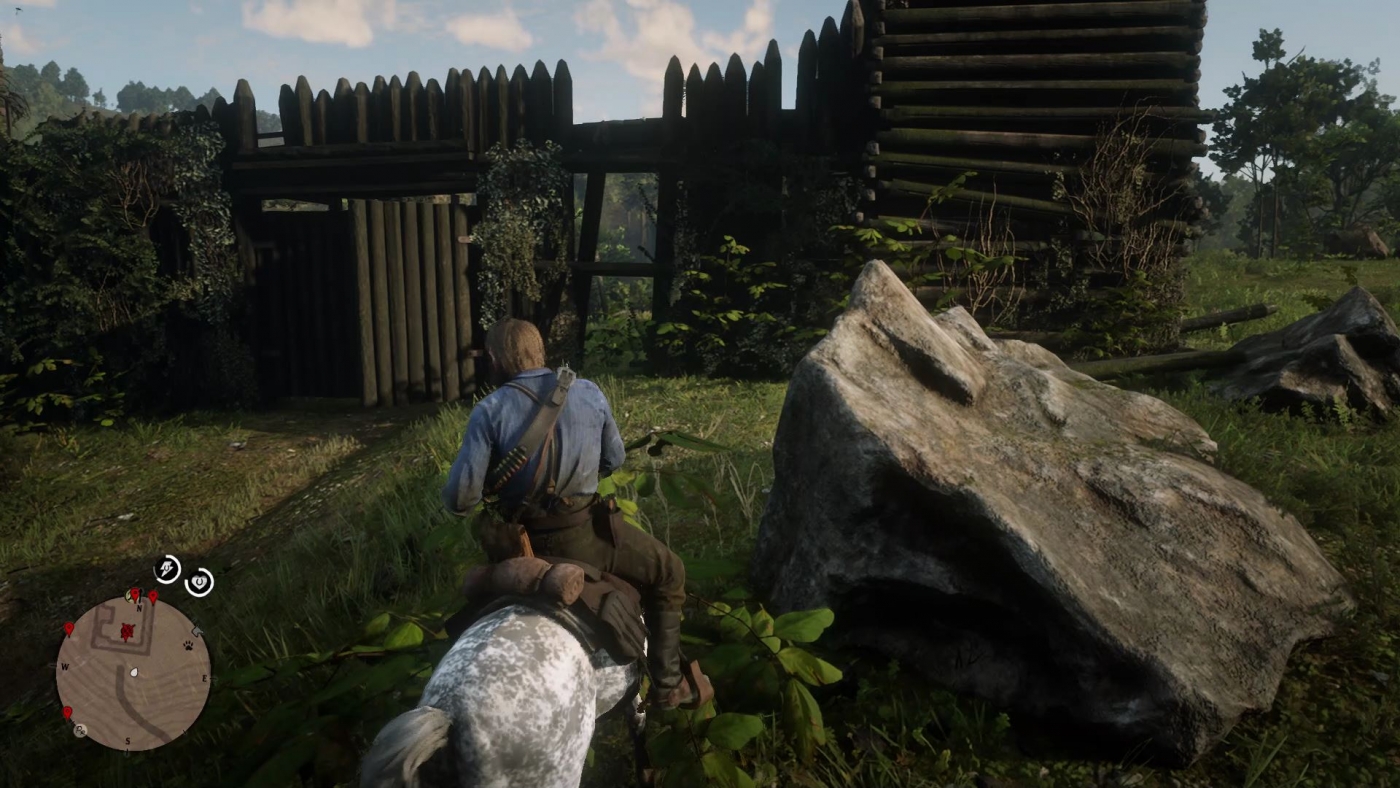The width and height of the screenshot is (1400, 788).
Task: Select the circled companion marker below west pin
Action: (79, 730)
